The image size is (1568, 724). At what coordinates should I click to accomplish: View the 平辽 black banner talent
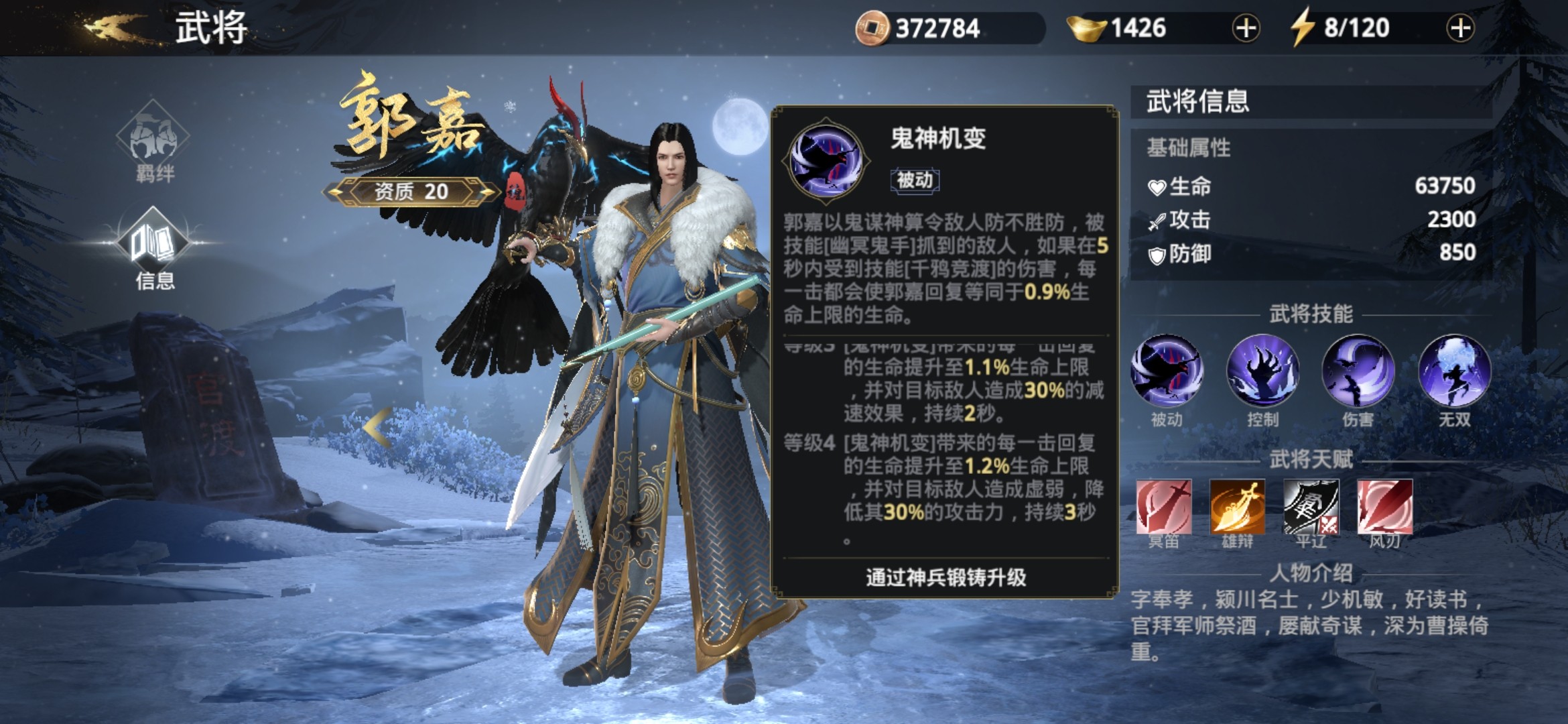click(1311, 507)
